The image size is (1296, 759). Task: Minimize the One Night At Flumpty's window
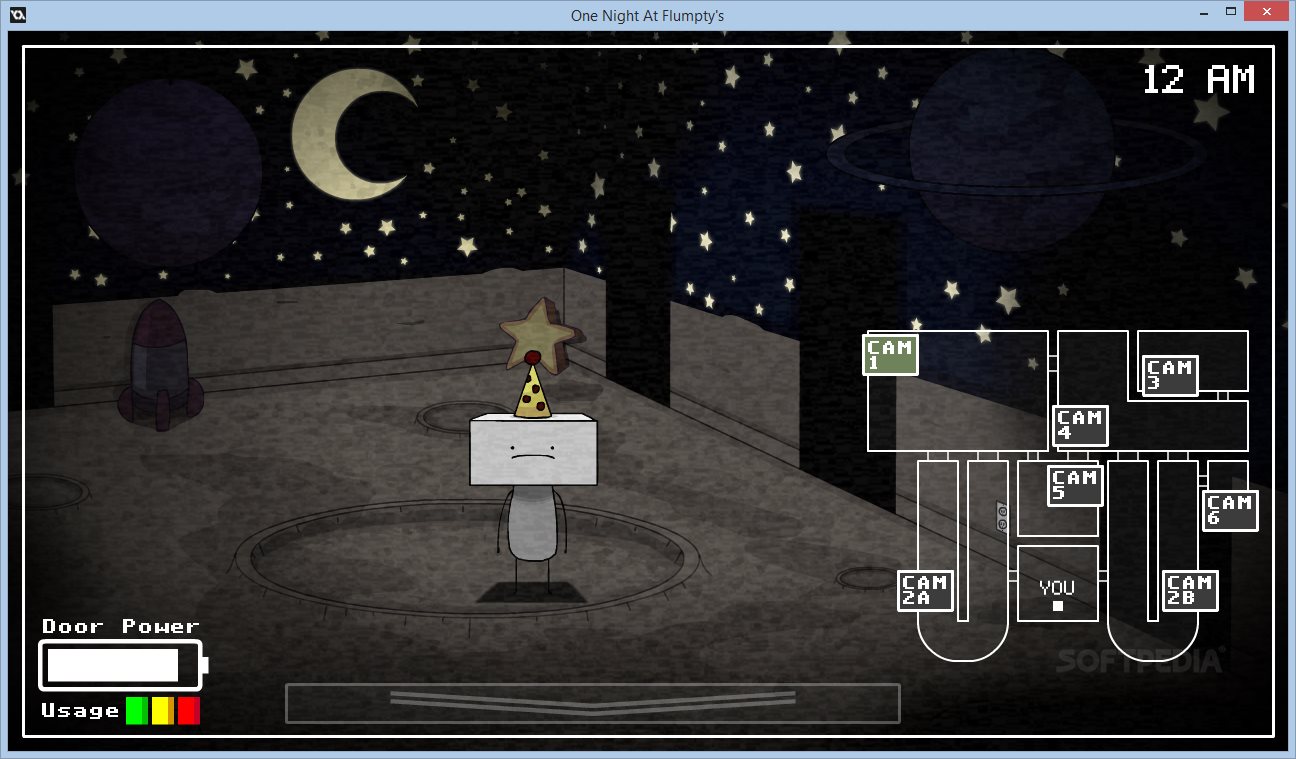pyautogui.click(x=1206, y=13)
